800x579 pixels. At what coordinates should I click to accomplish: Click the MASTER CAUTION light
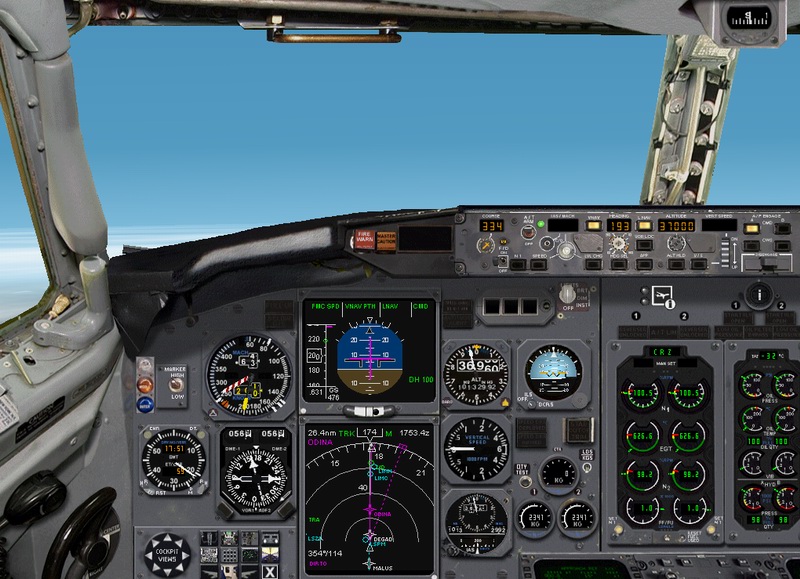[x=385, y=240]
